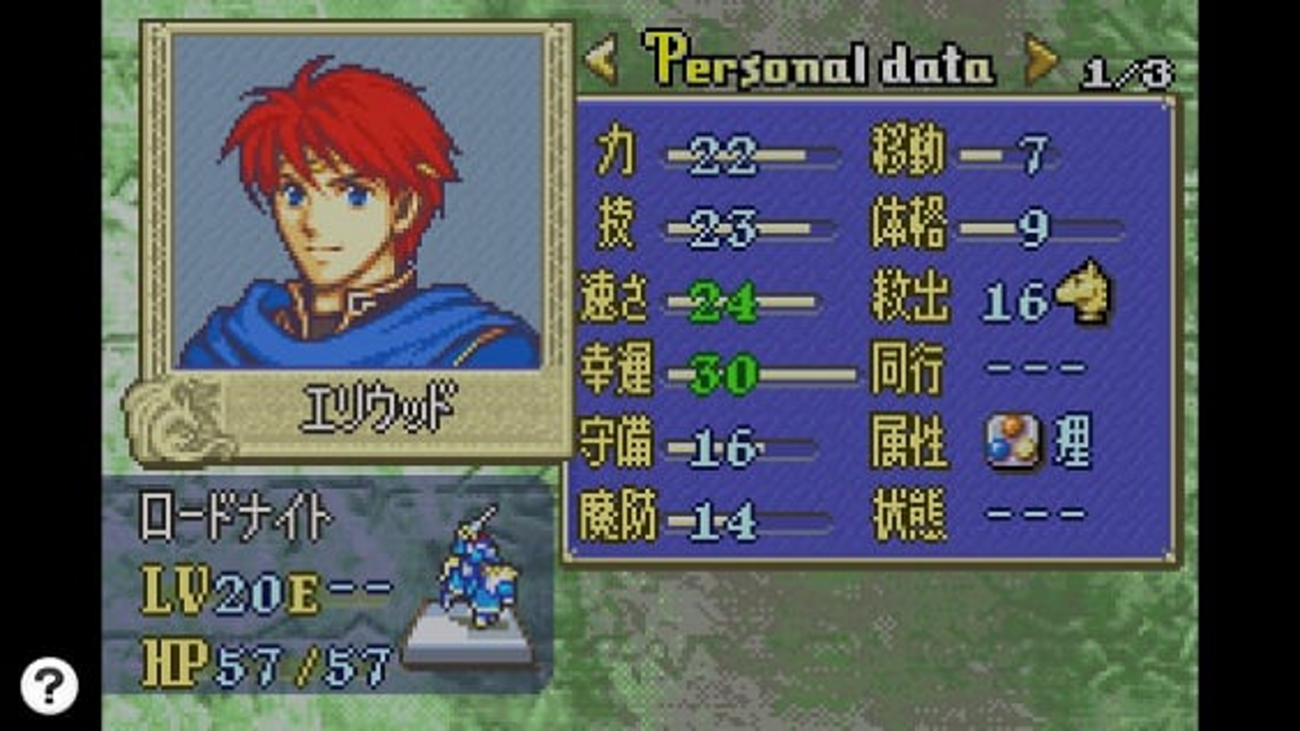Go to the previous stats page arrow
The image size is (1300, 731).
[x=601, y=62]
